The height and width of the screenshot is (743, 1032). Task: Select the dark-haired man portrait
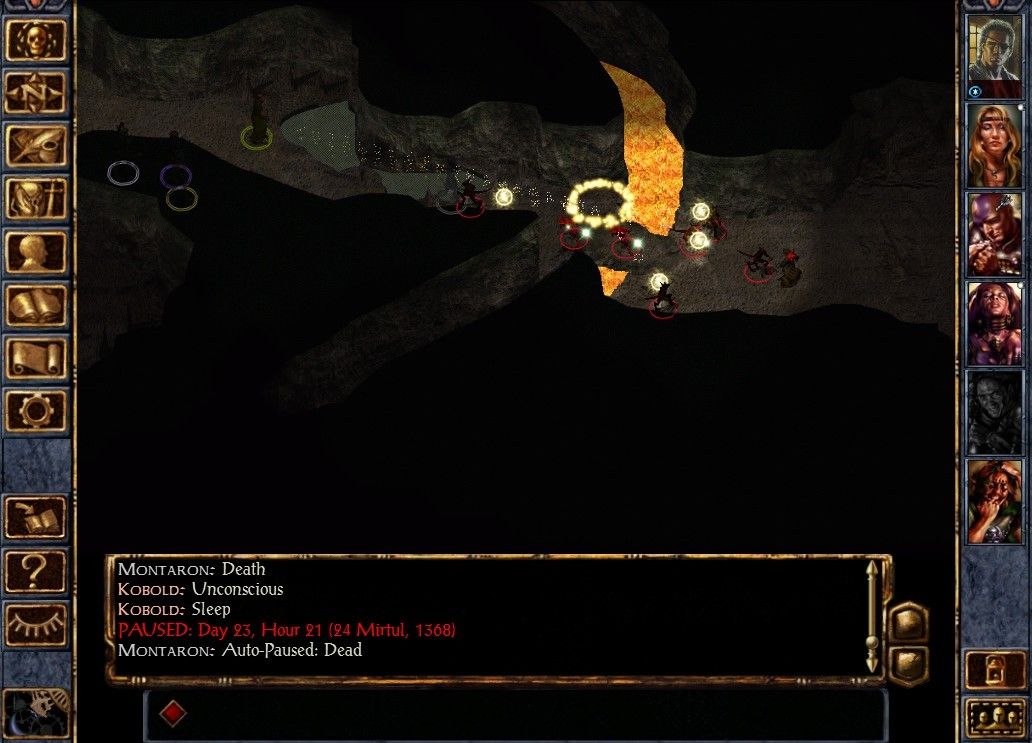click(995, 56)
